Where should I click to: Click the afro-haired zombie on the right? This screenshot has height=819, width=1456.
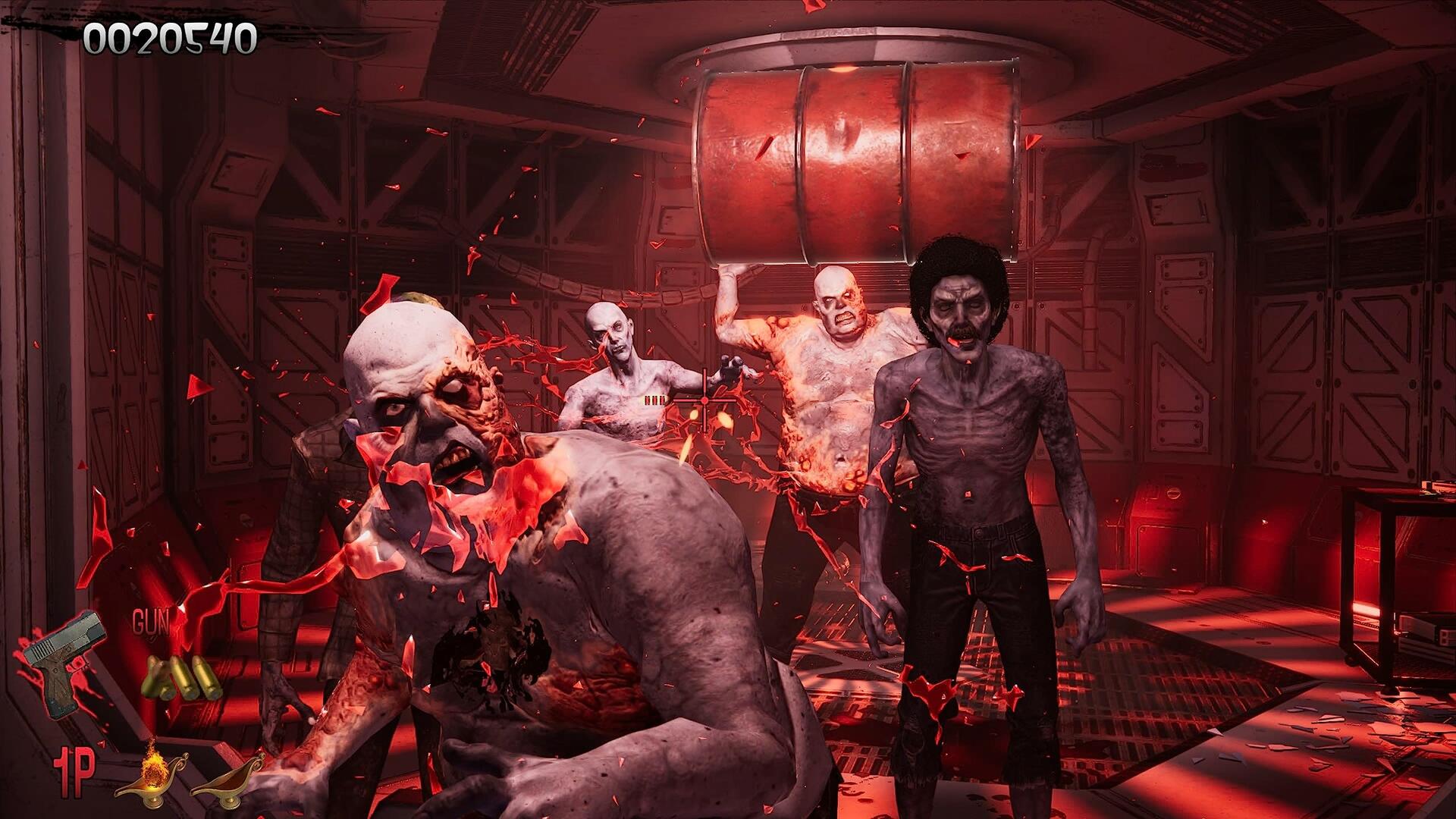pos(963,455)
